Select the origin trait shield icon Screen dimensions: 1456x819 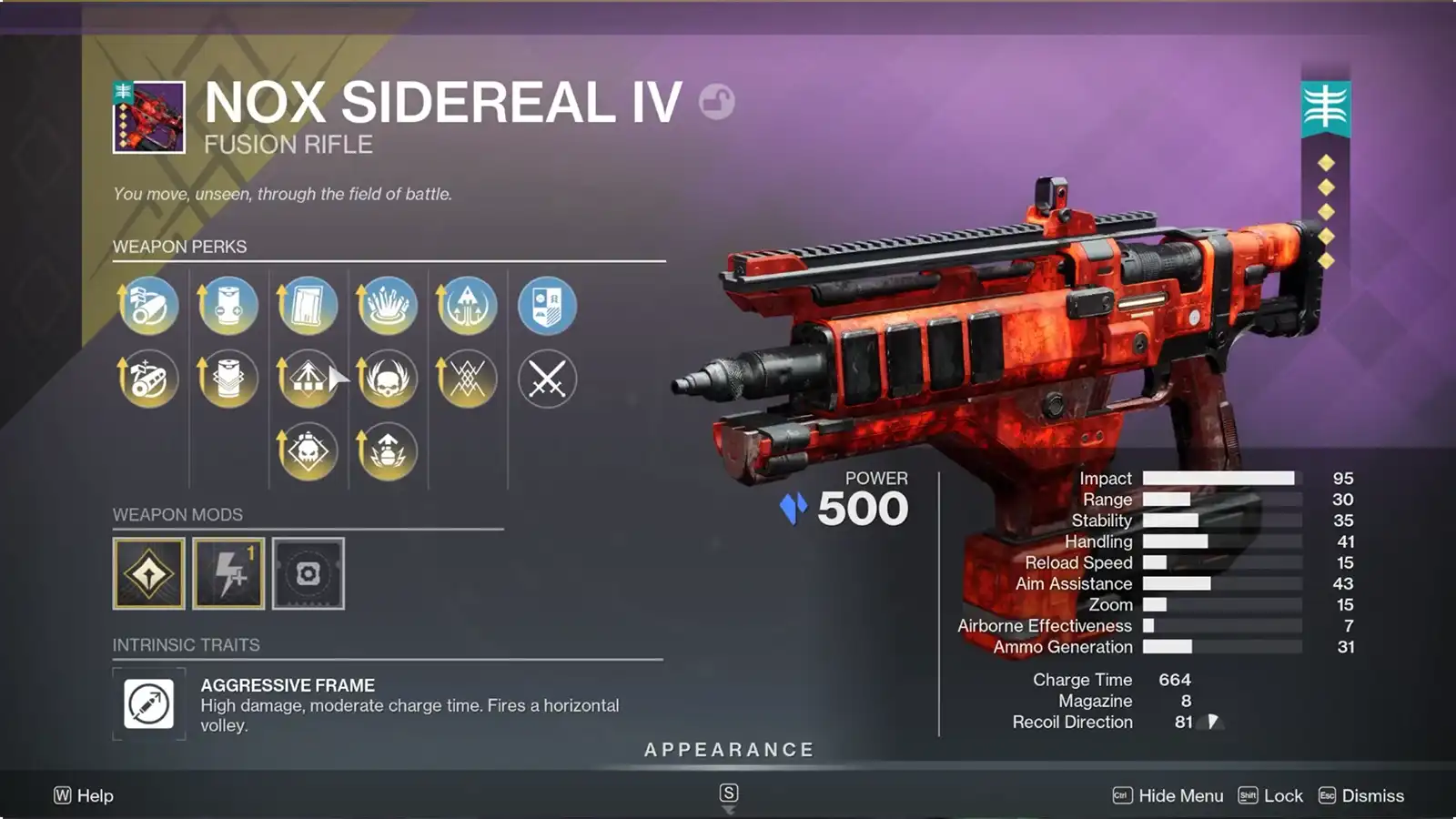[x=547, y=307]
